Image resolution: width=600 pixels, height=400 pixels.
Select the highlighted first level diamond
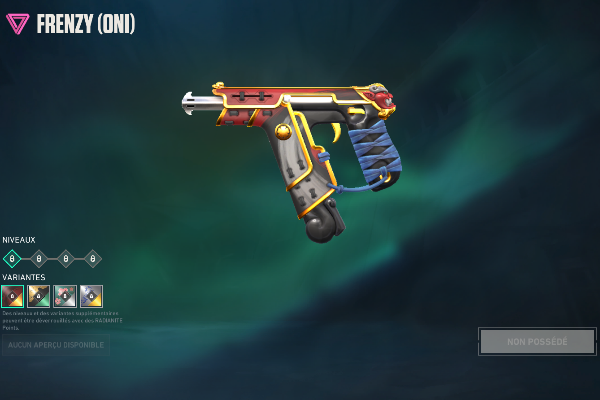click(12, 259)
